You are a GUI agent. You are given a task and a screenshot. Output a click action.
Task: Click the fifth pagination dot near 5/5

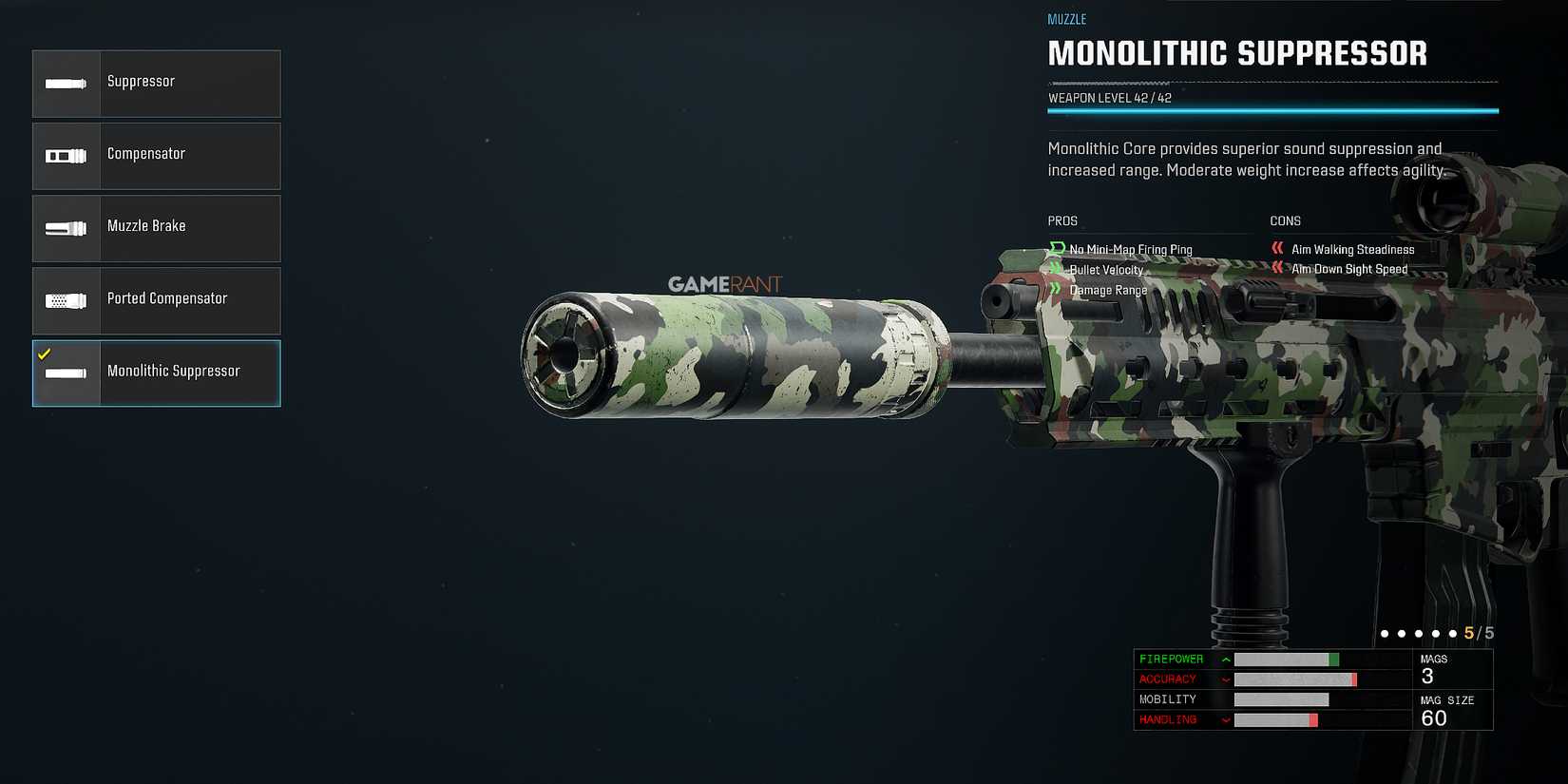(x=1453, y=633)
